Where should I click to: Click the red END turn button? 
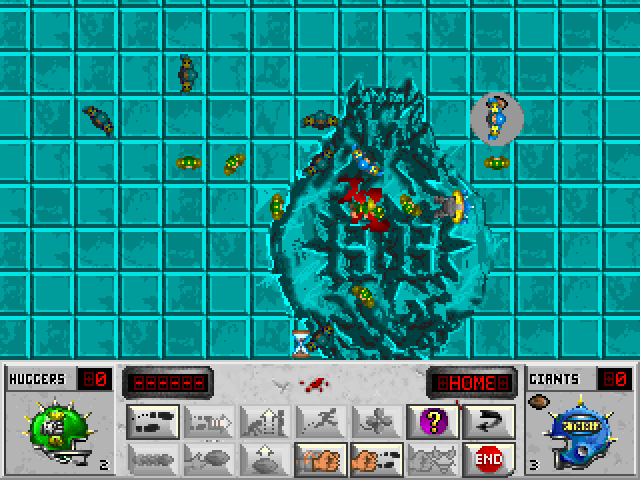[489, 459]
